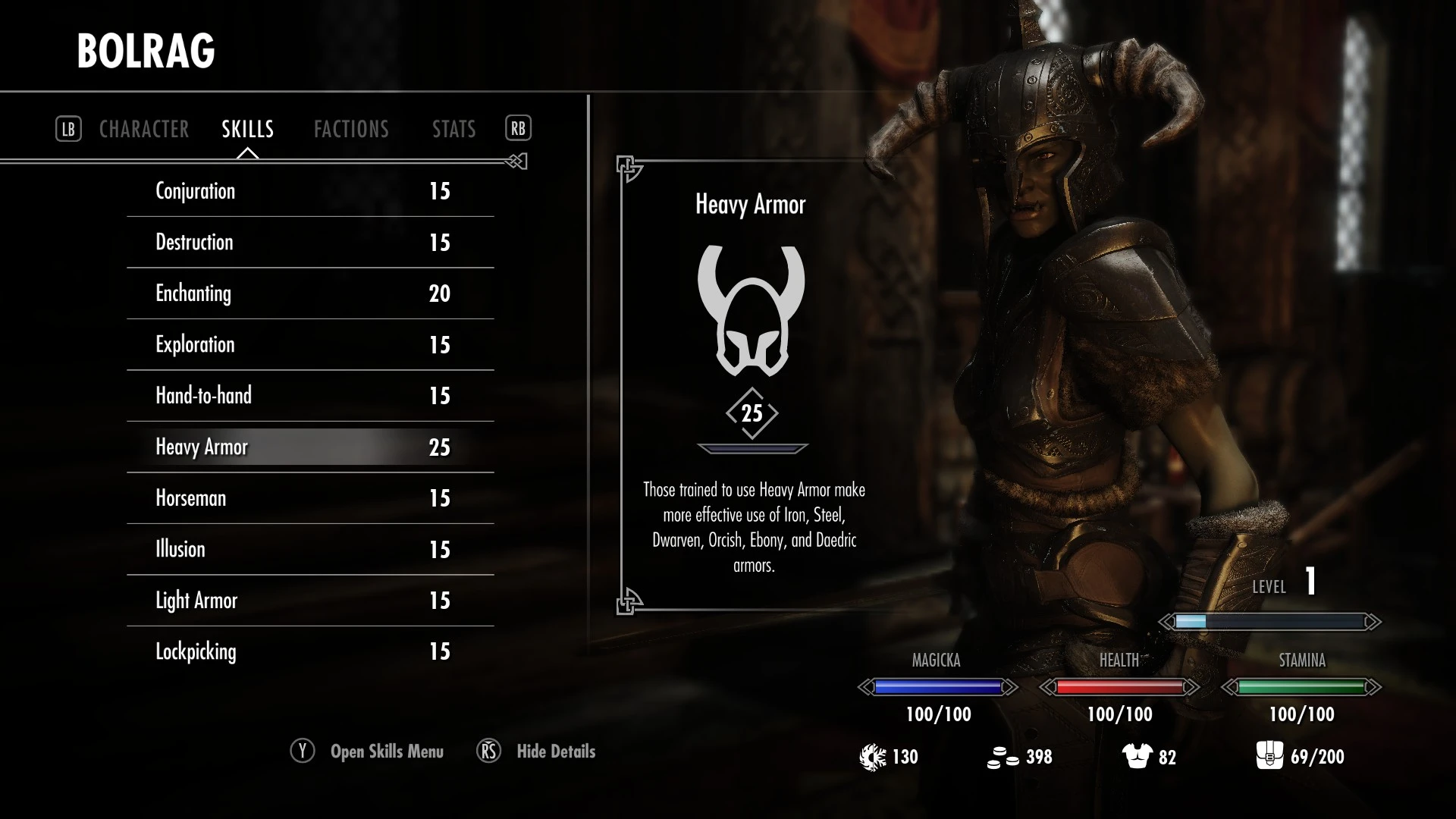Select the Conjuration skill row

point(310,191)
